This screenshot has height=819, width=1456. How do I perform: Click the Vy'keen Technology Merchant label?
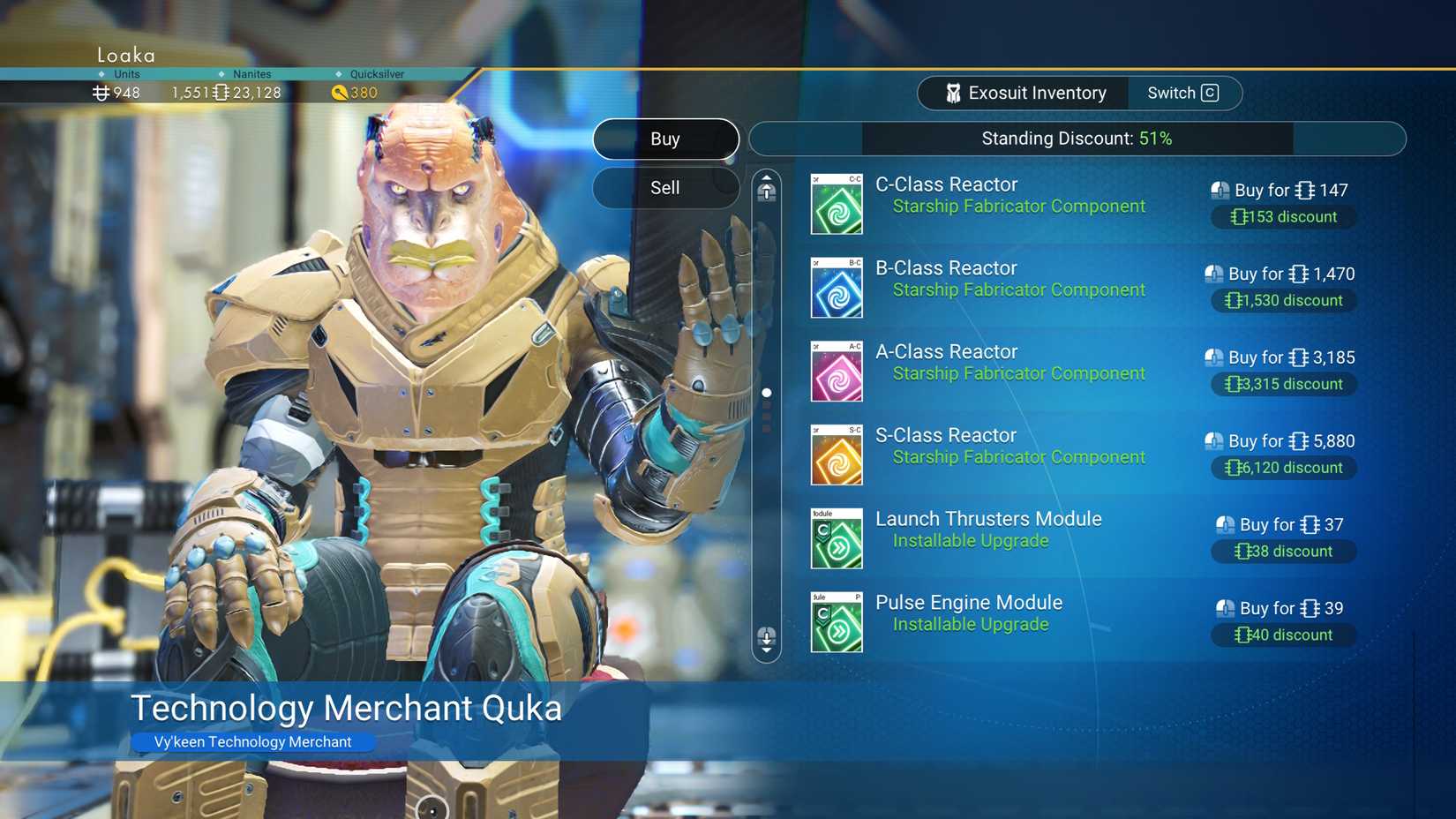pyautogui.click(x=253, y=741)
